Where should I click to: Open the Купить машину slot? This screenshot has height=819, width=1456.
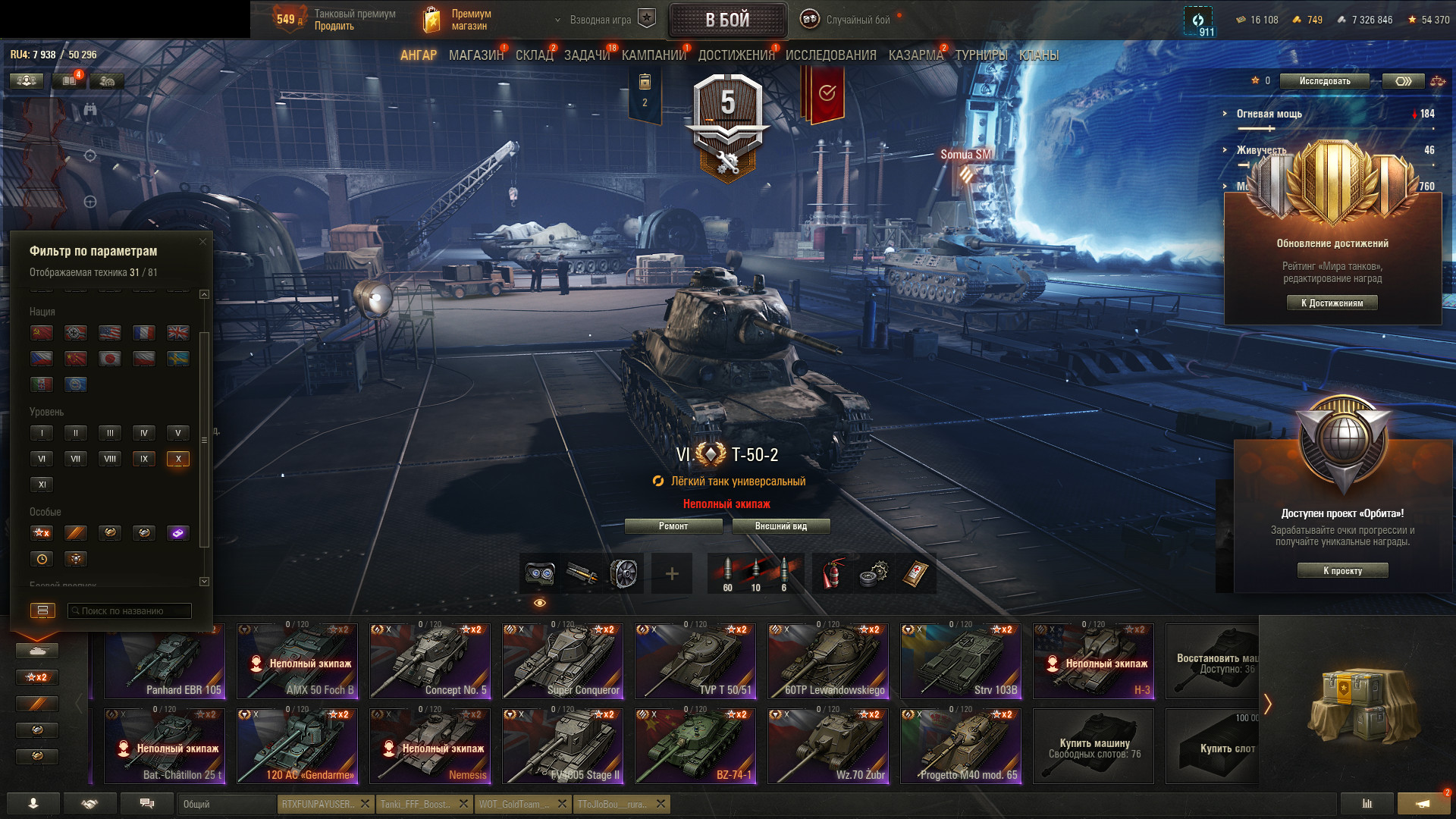click(x=1094, y=746)
